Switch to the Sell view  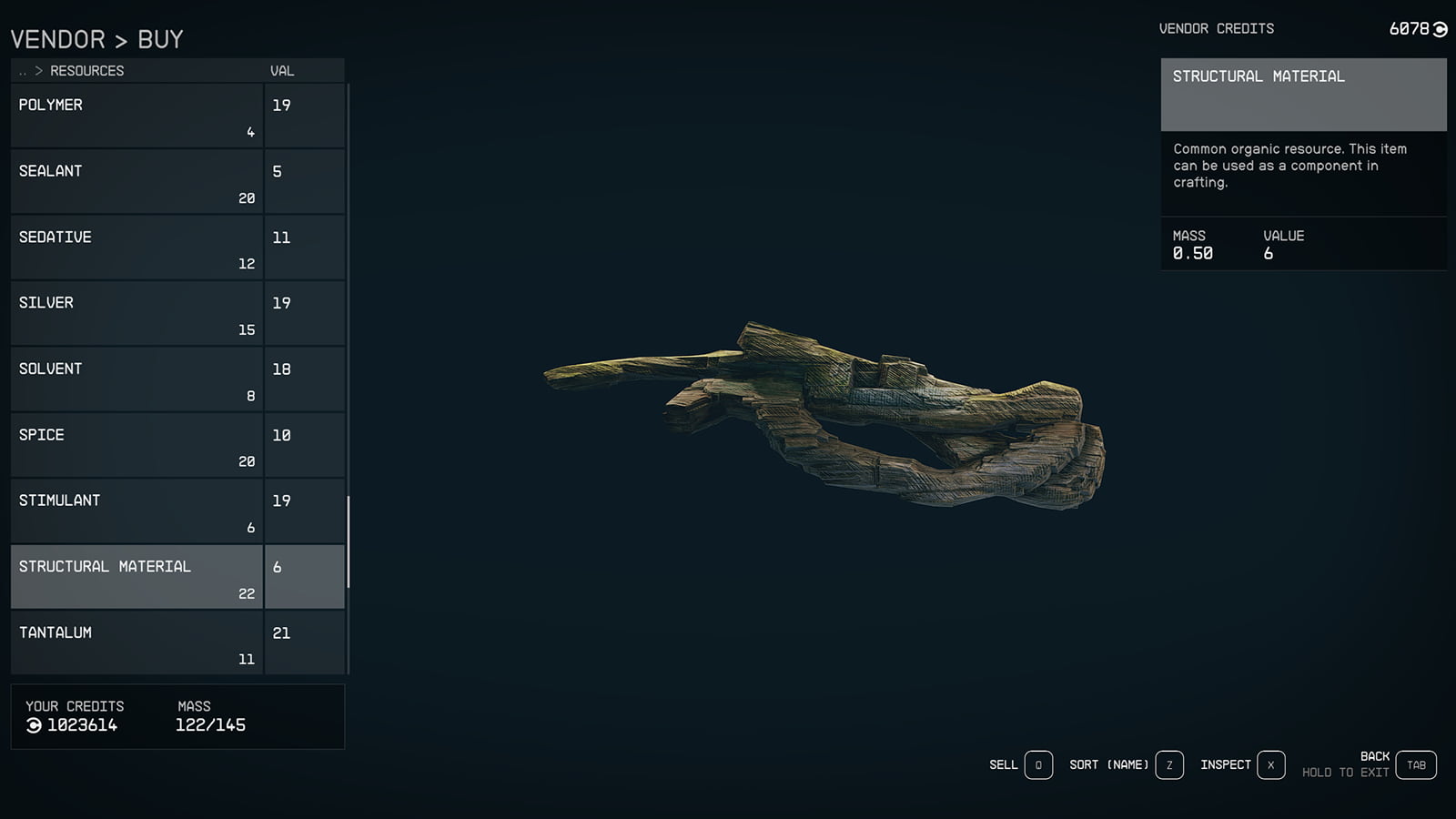[1038, 765]
